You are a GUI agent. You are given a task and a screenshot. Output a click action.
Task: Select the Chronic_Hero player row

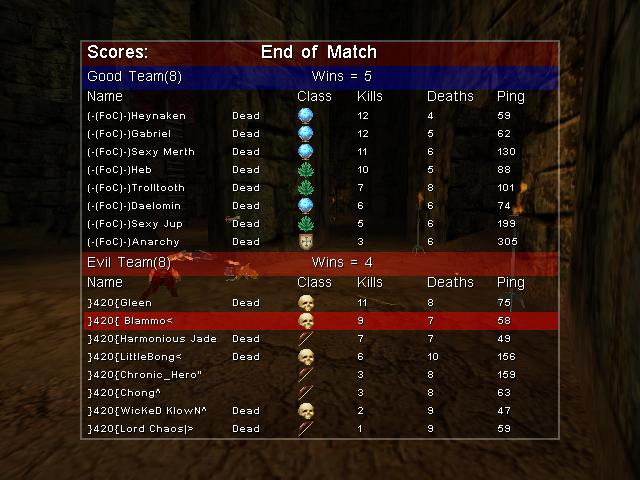click(x=320, y=375)
